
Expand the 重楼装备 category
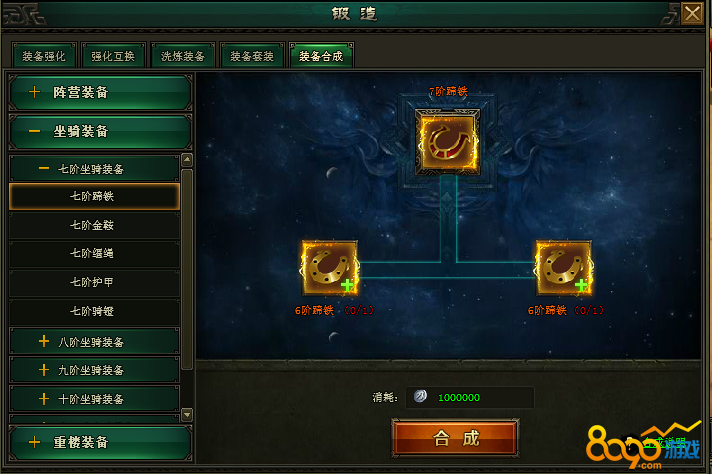(98, 442)
